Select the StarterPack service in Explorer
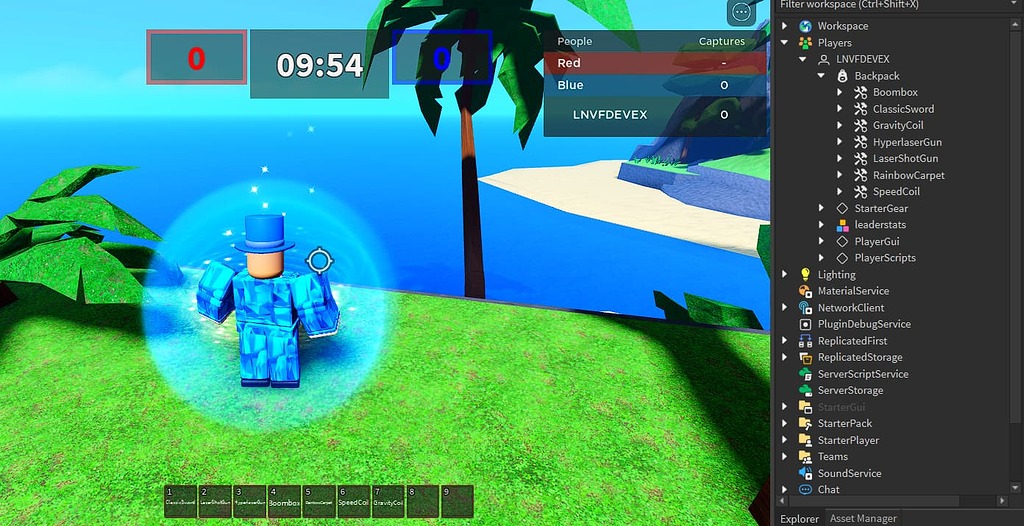Viewport: 1024px width, 526px height. (x=844, y=424)
